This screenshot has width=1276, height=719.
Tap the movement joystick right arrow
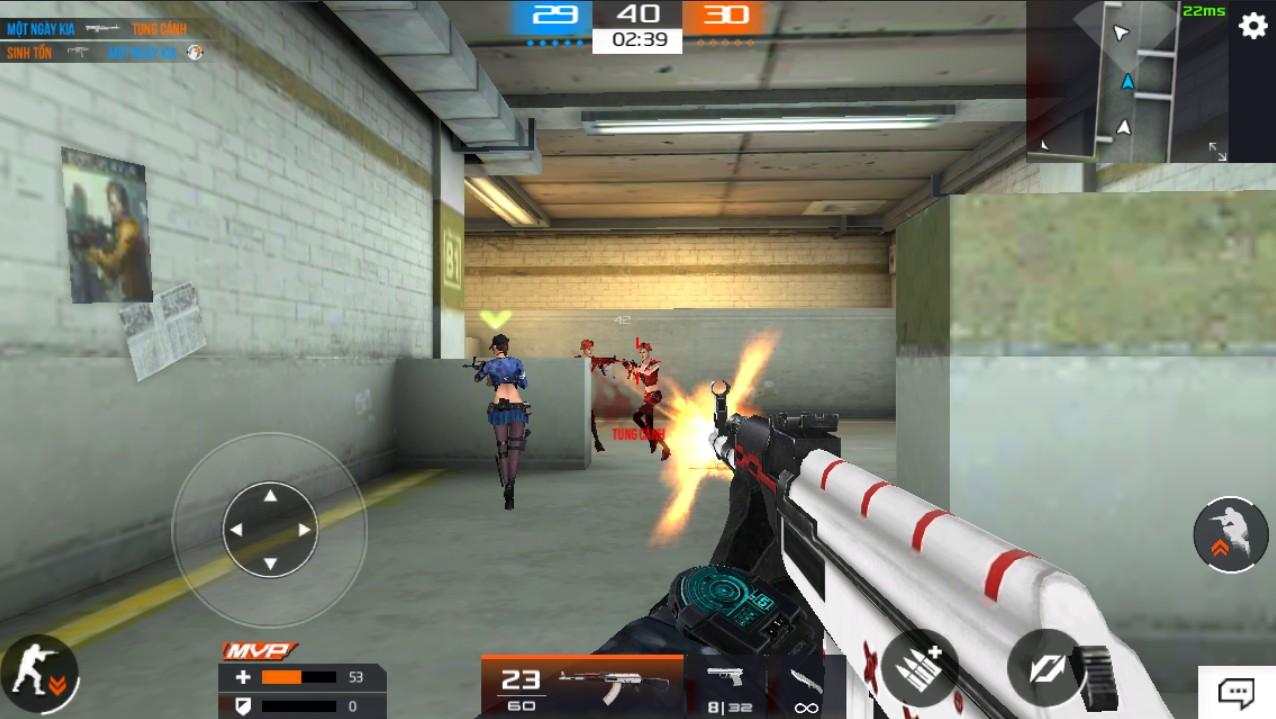(304, 530)
